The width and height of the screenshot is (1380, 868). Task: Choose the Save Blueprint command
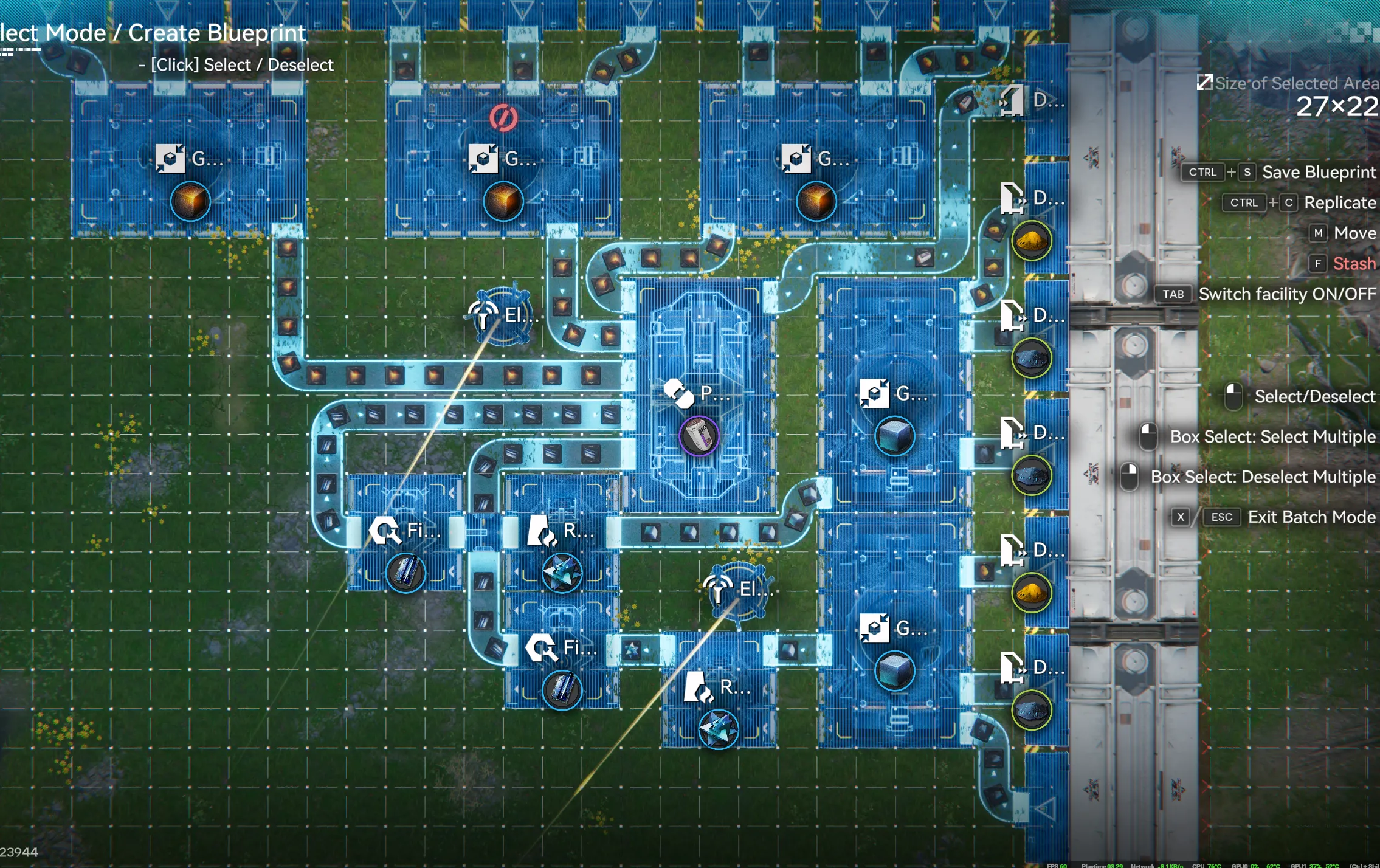point(1318,173)
